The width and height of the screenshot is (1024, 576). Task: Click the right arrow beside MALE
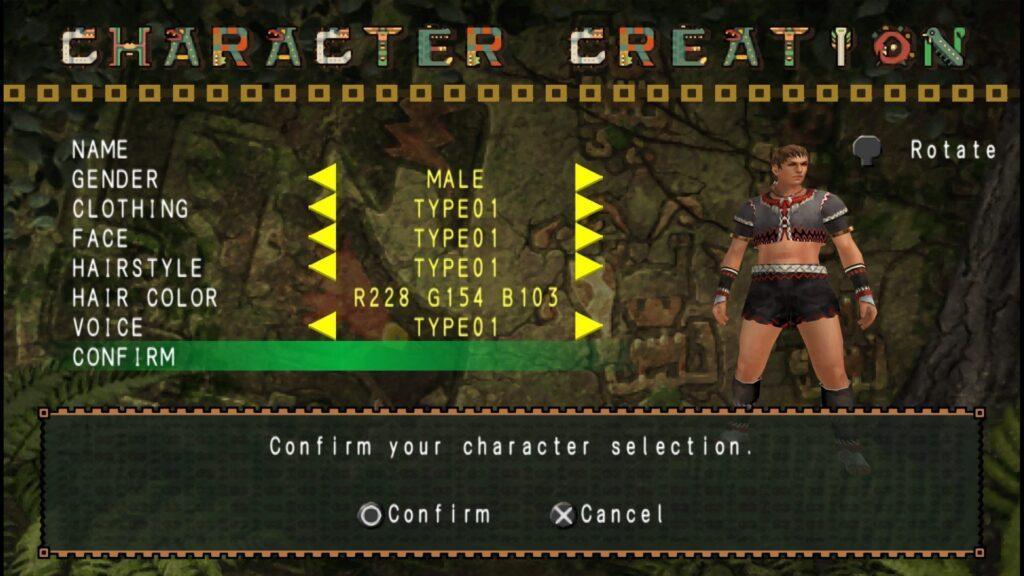(x=588, y=180)
